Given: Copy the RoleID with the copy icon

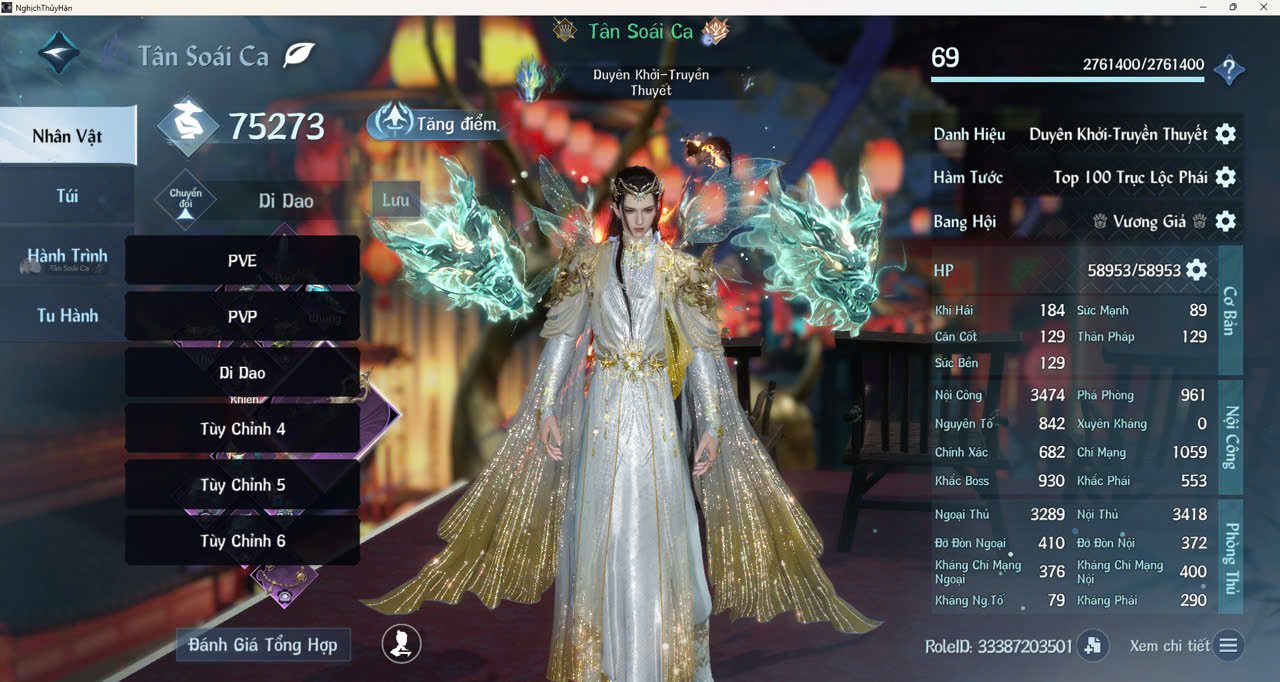Looking at the screenshot, I should coord(1092,646).
